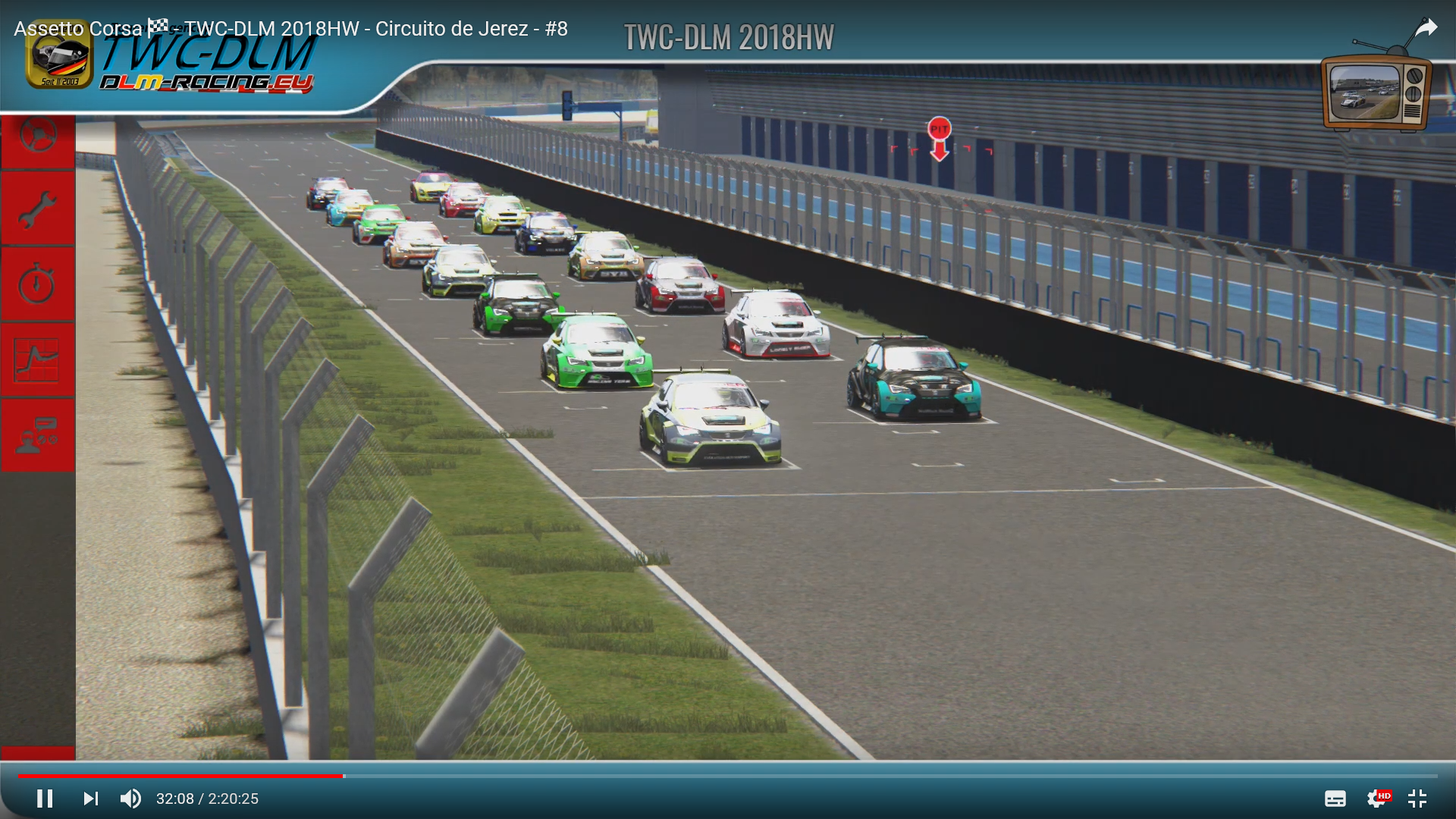Open the driver chat panel
1456x819 pixels.
[37, 435]
